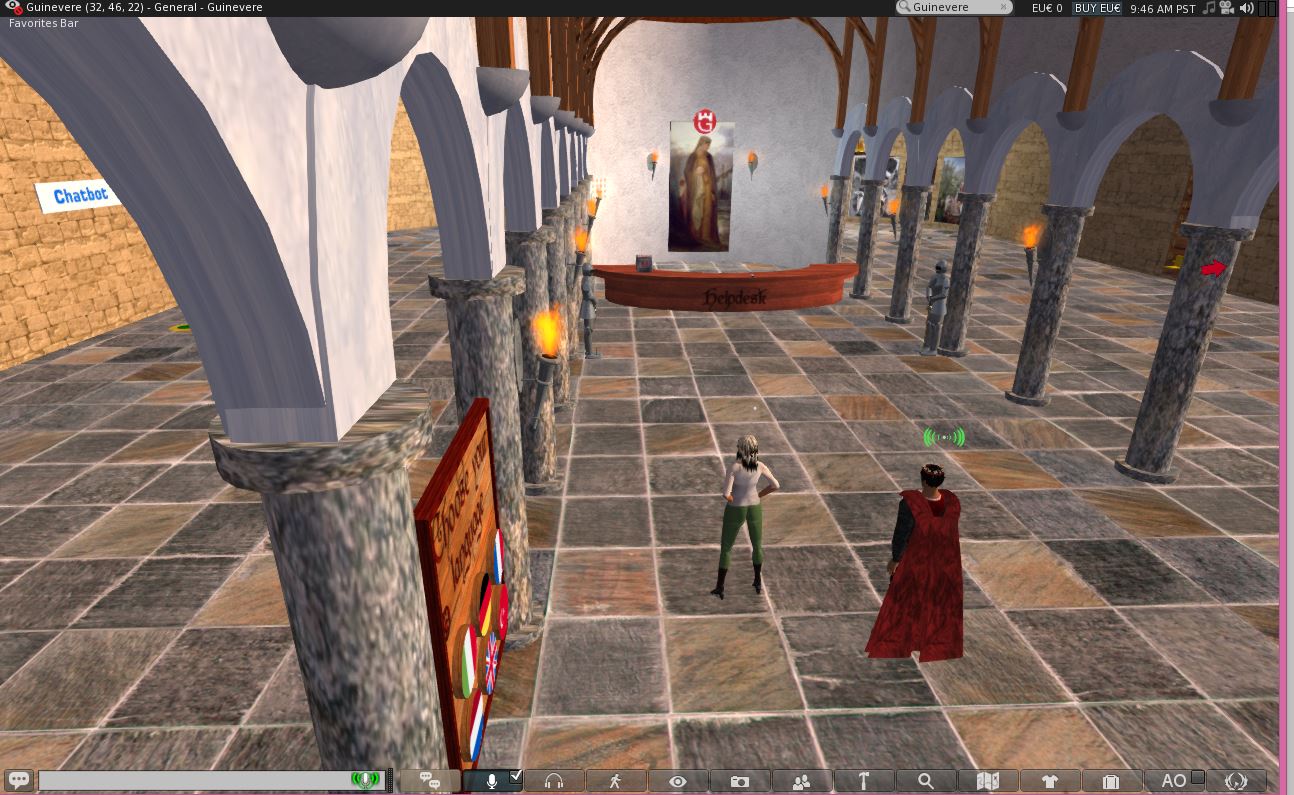The height and width of the screenshot is (795, 1294).
Task: Open the conversations double-bubble button
Action: point(431,781)
